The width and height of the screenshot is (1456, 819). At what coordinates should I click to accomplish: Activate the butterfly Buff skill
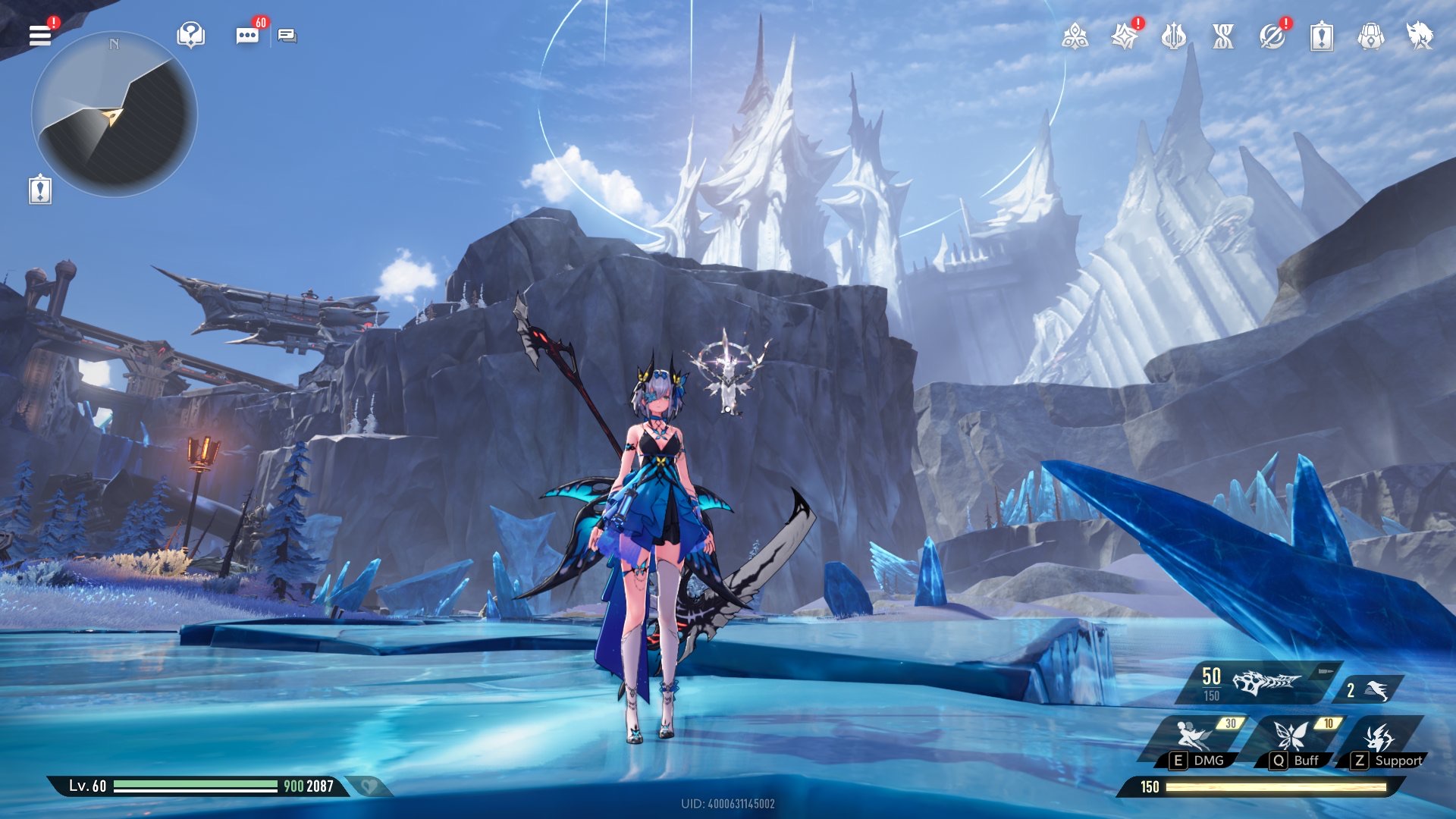click(1291, 739)
